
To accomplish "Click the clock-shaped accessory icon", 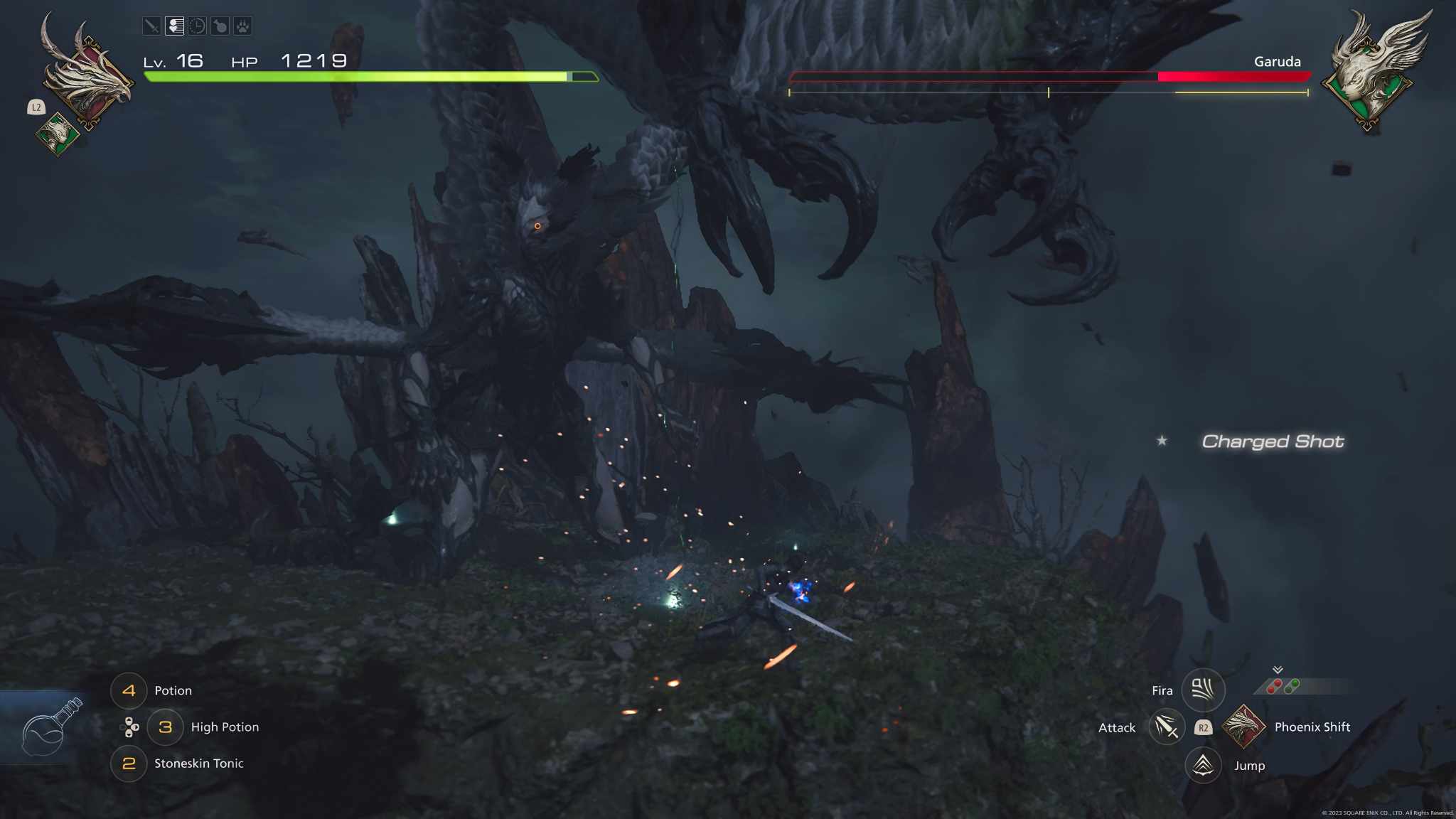I will click(x=197, y=26).
